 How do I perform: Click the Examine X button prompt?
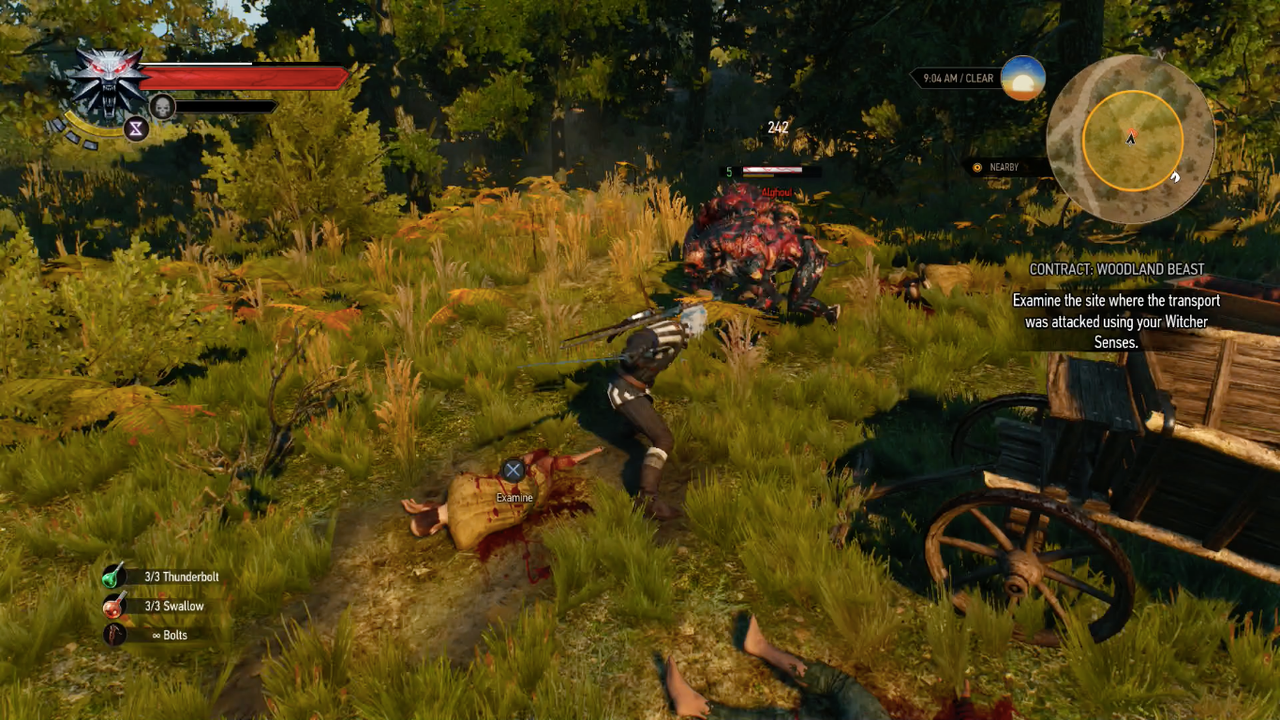[x=513, y=469]
